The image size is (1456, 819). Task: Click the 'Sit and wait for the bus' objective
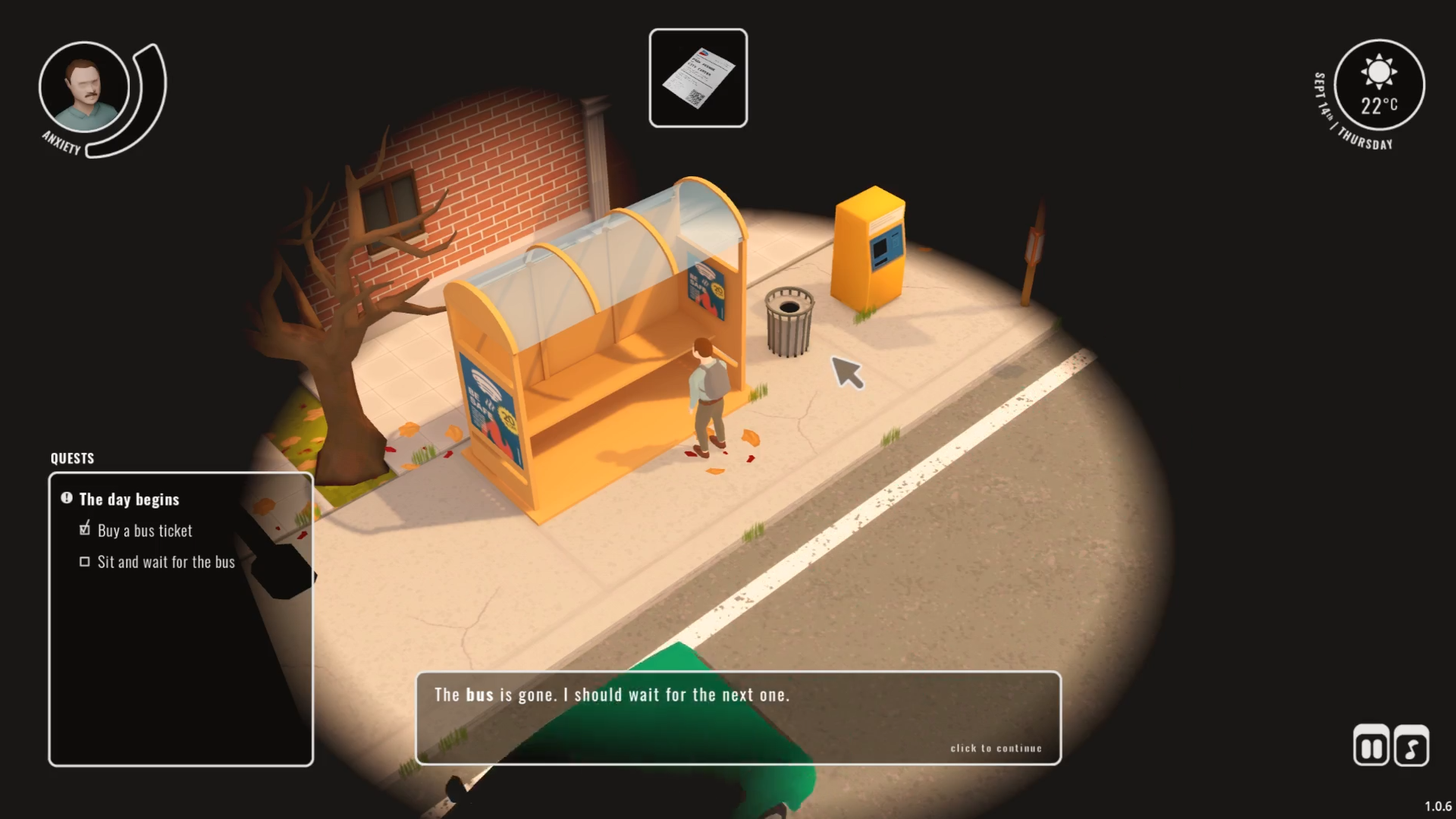coord(165,562)
